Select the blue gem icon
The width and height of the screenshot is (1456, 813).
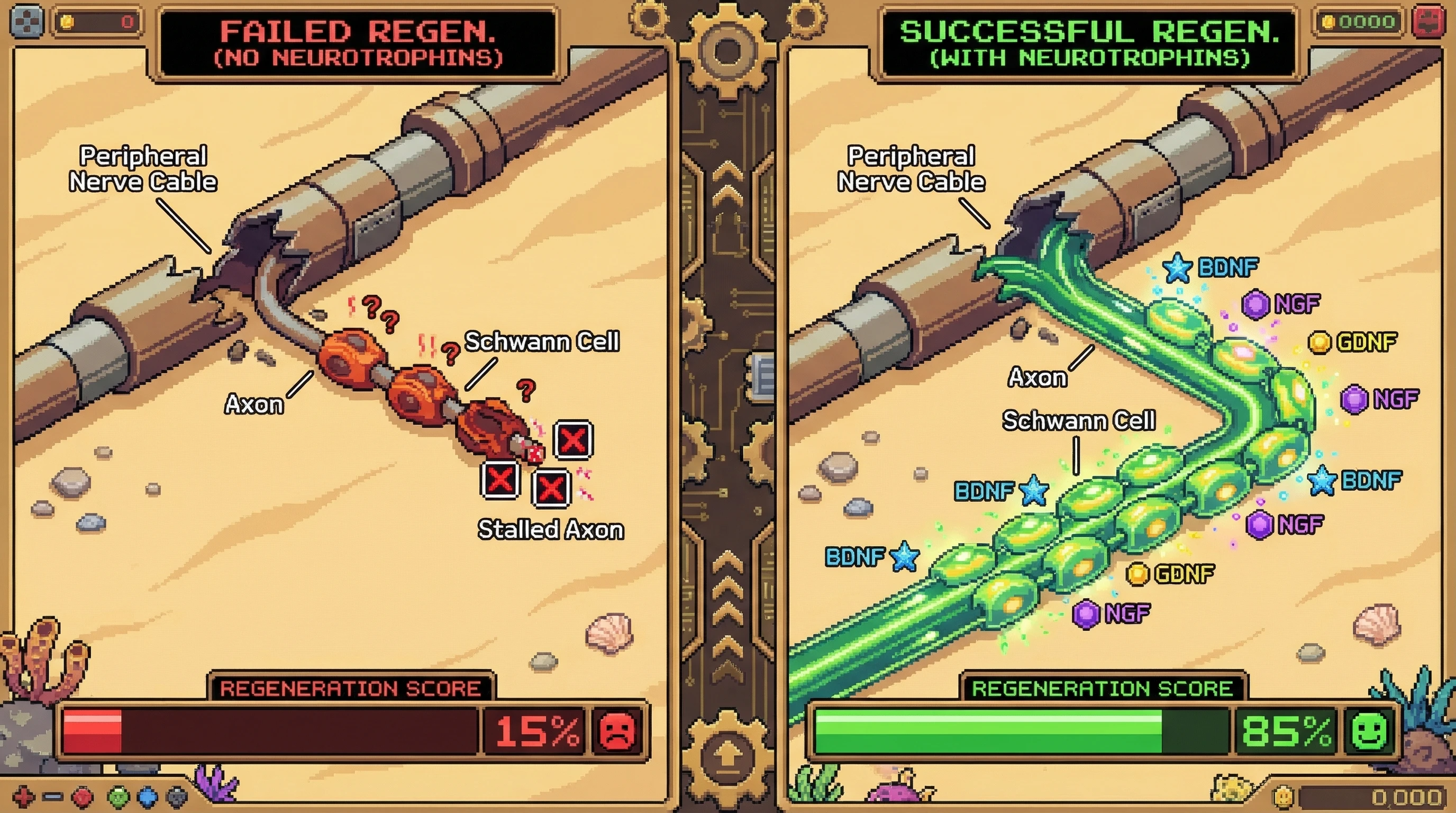point(148,797)
